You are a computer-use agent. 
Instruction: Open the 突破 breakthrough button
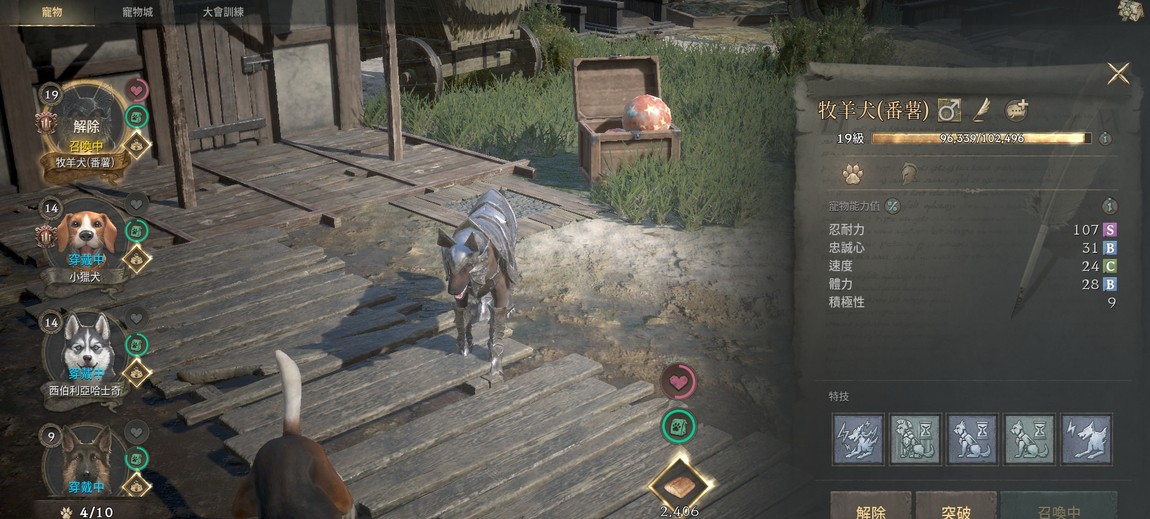[956, 510]
